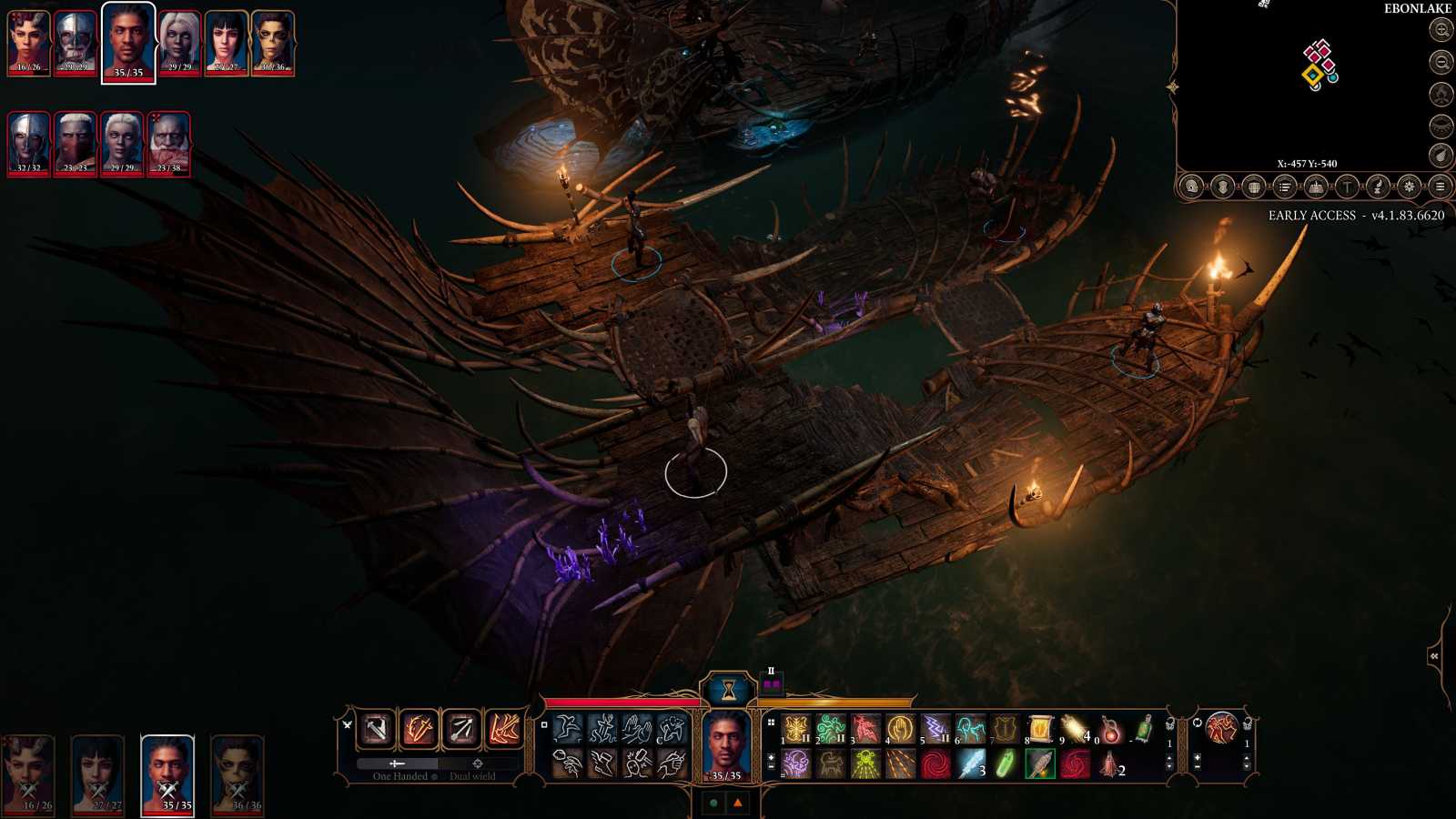Image resolution: width=1456 pixels, height=819 pixels.
Task: Use the jump action icon
Action: (x=568, y=728)
